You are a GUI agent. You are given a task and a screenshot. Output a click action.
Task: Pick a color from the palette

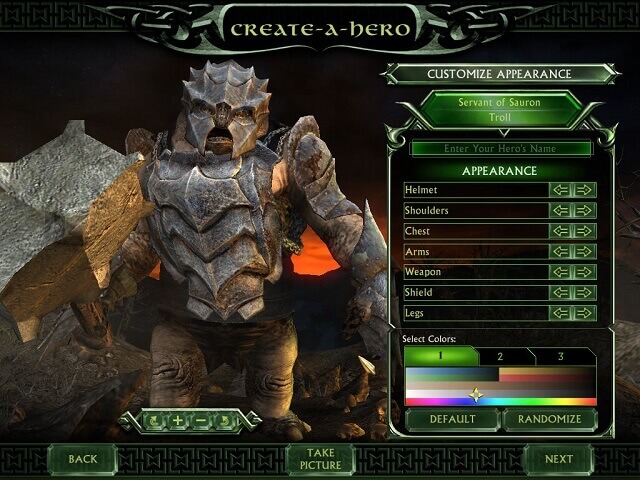pyautogui.click(x=500, y=386)
